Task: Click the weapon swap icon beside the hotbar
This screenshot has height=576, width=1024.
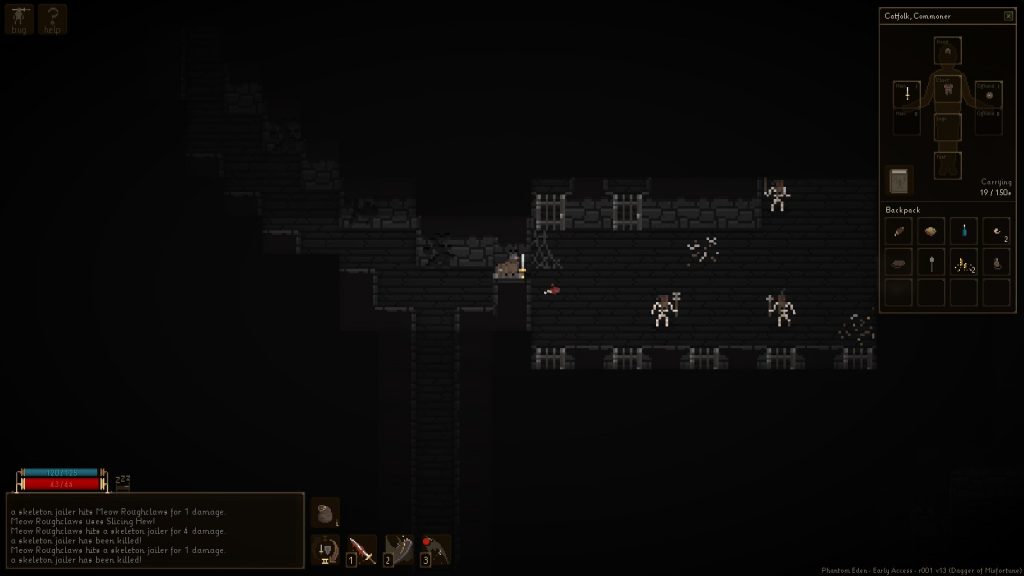Action: (x=325, y=549)
